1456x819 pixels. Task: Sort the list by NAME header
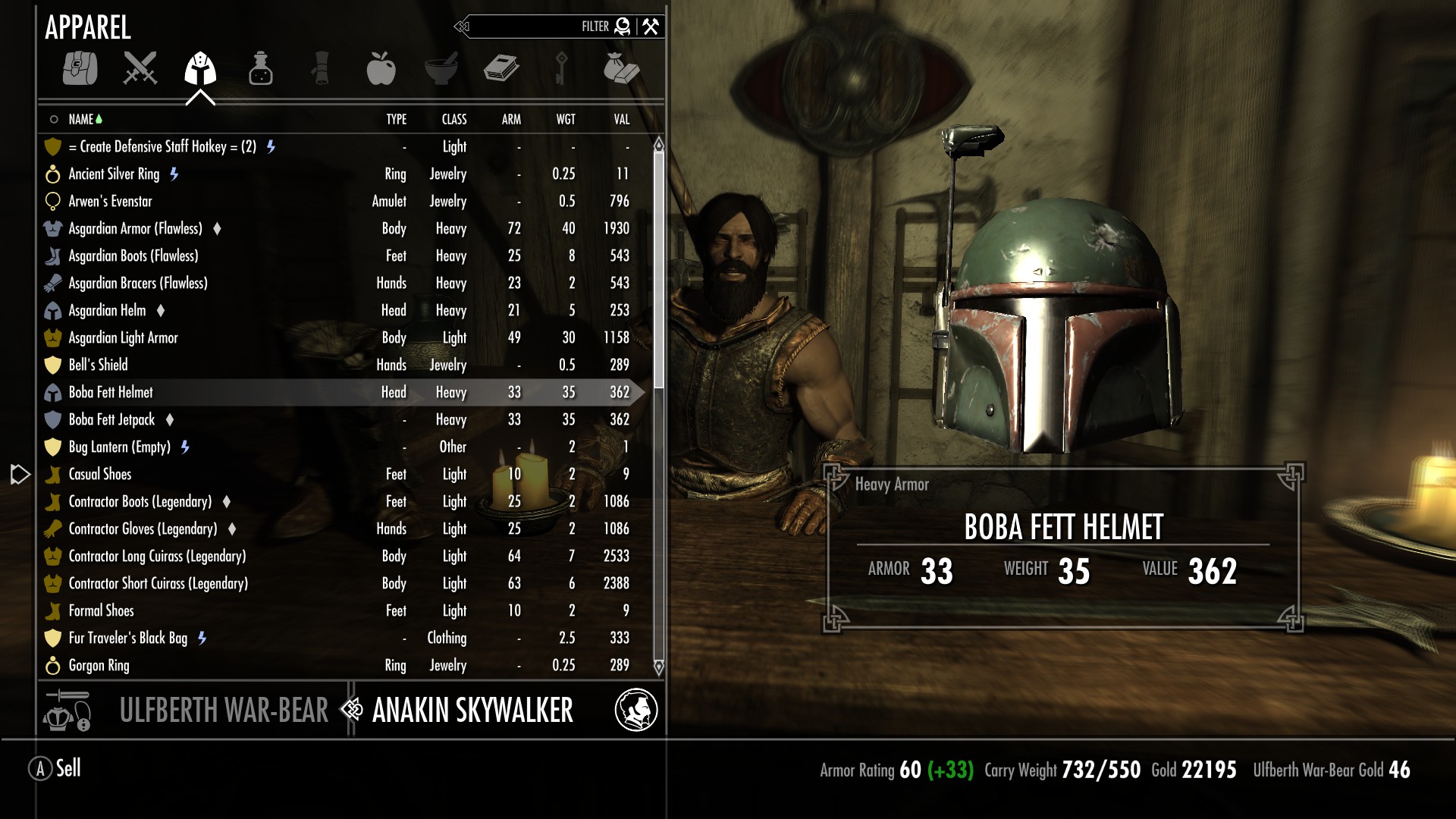tap(80, 119)
